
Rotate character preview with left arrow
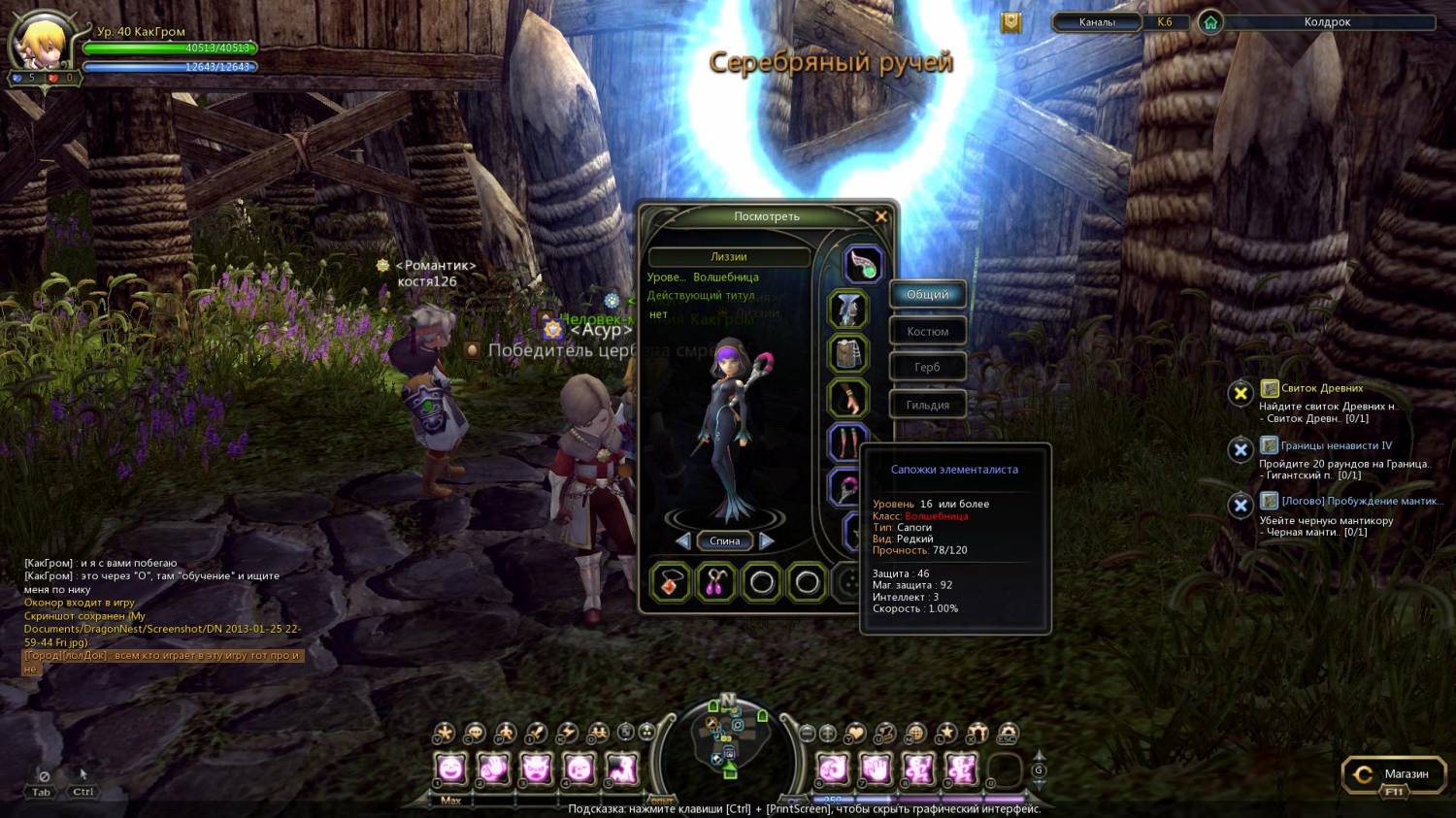(x=683, y=540)
